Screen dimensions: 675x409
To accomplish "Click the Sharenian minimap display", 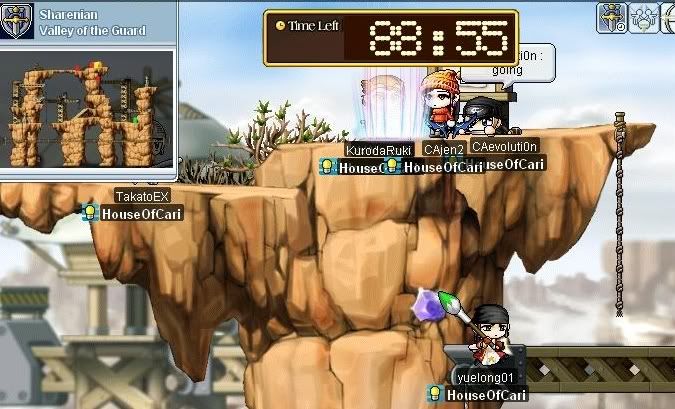I will [x=89, y=109].
